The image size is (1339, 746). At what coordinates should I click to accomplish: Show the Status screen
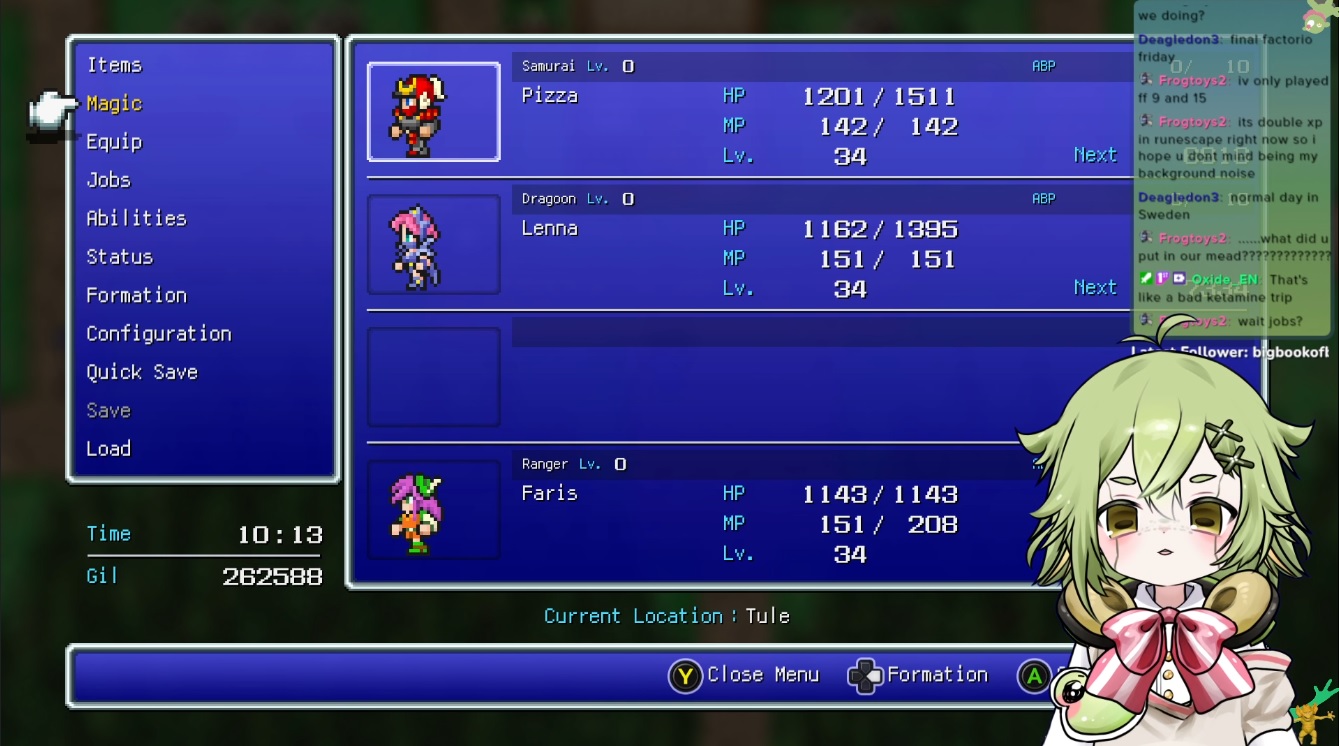119,257
